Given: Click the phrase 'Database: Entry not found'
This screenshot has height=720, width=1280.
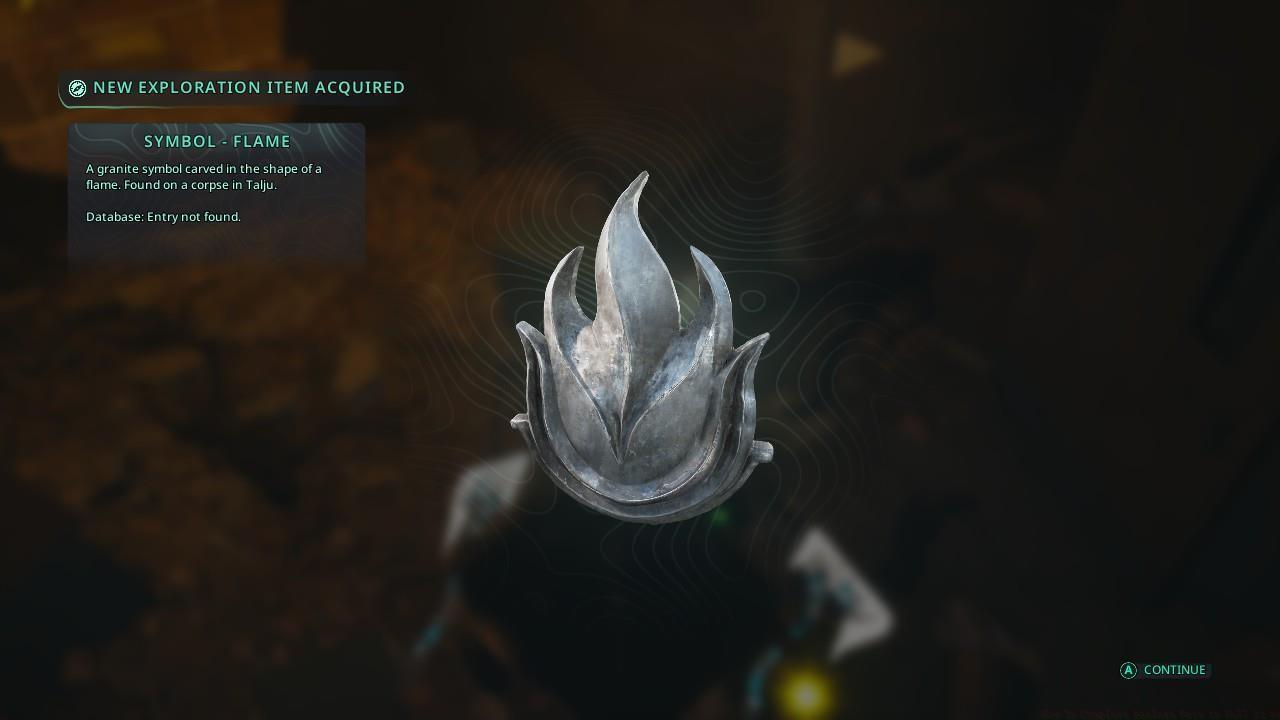Looking at the screenshot, I should click(x=164, y=216).
